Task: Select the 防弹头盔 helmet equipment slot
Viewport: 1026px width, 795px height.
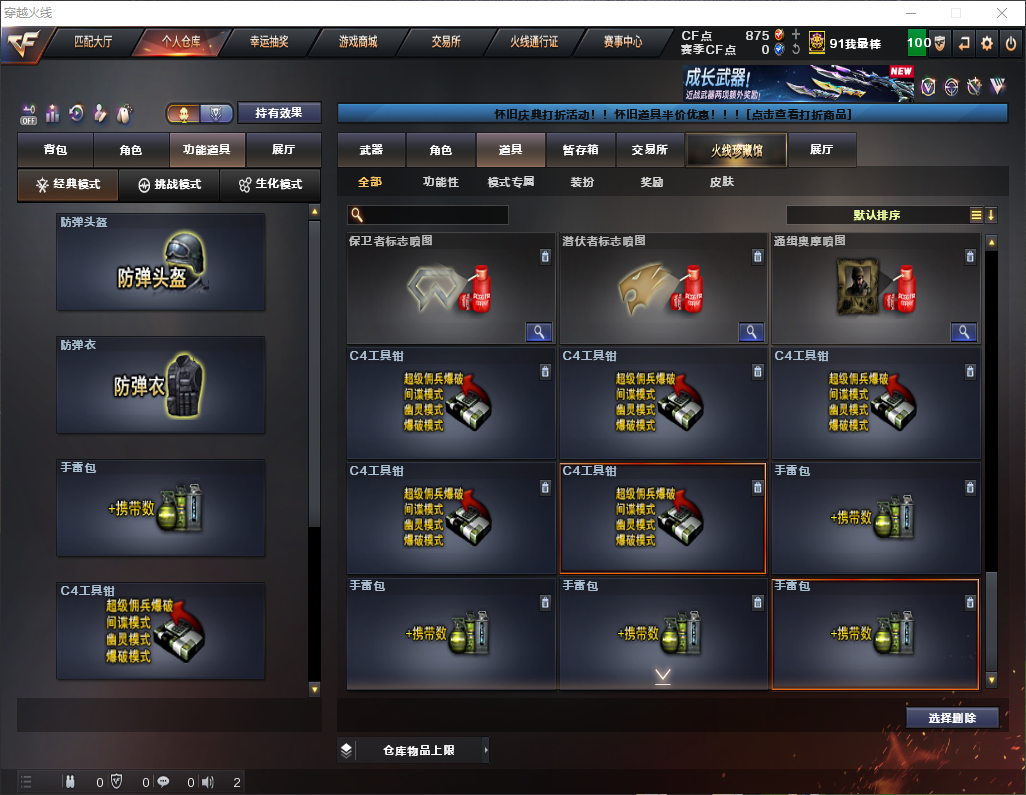Action: tap(161, 261)
